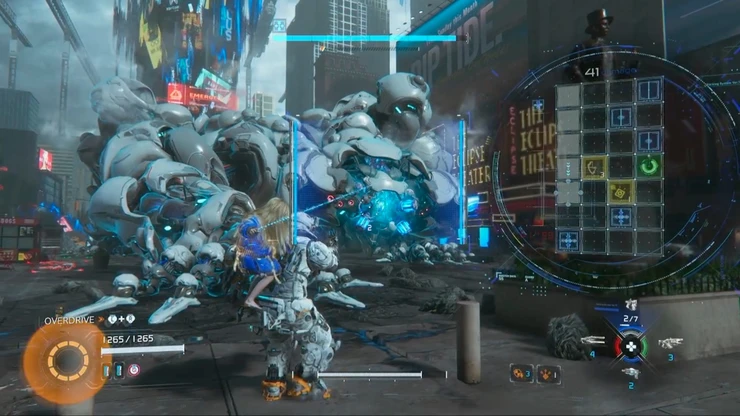740x416 pixels.
Task: Choose the yellow diamond tile marked 1
Action: [x=622, y=191]
